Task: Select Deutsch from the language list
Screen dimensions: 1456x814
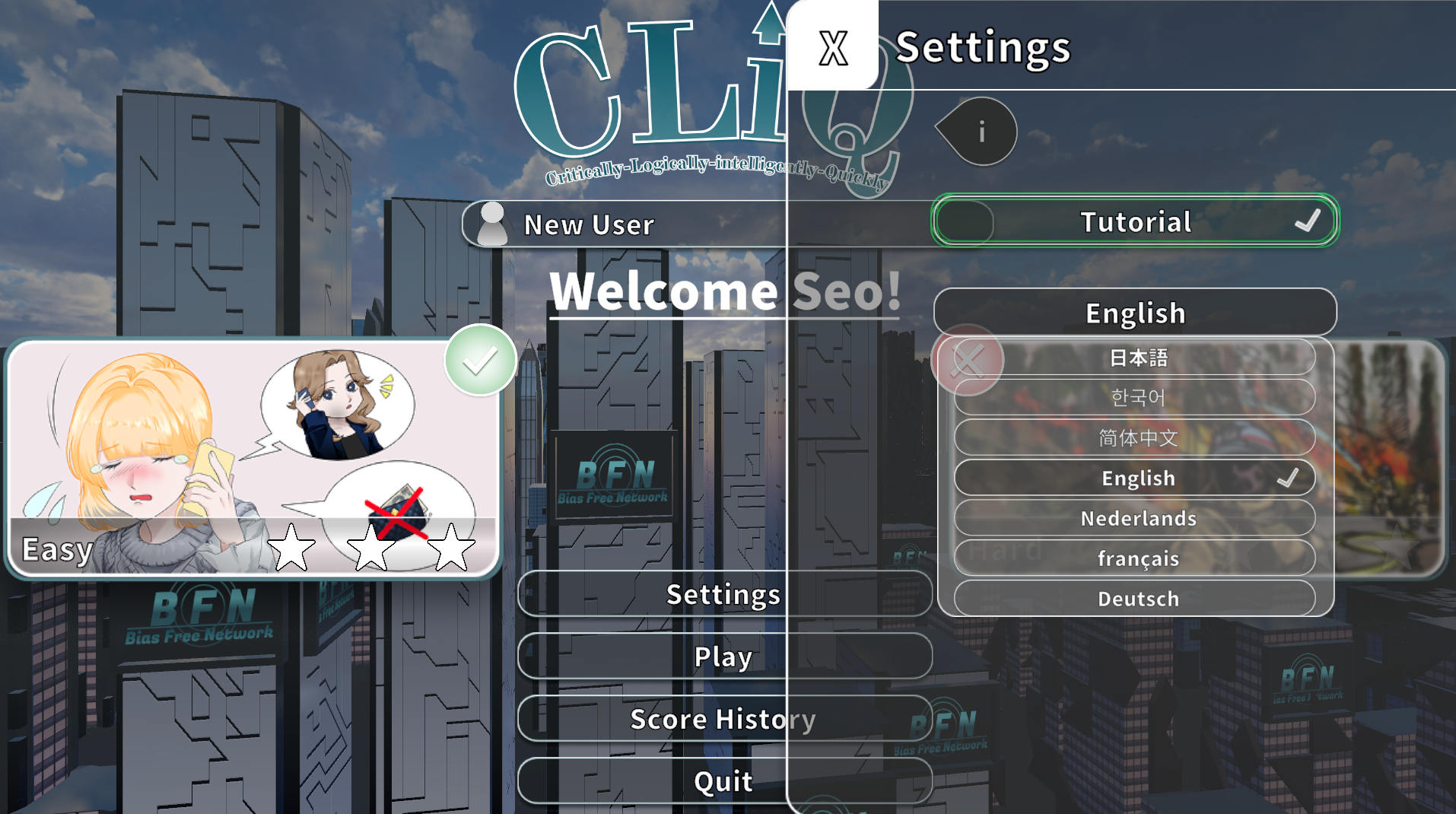Action: click(1137, 599)
